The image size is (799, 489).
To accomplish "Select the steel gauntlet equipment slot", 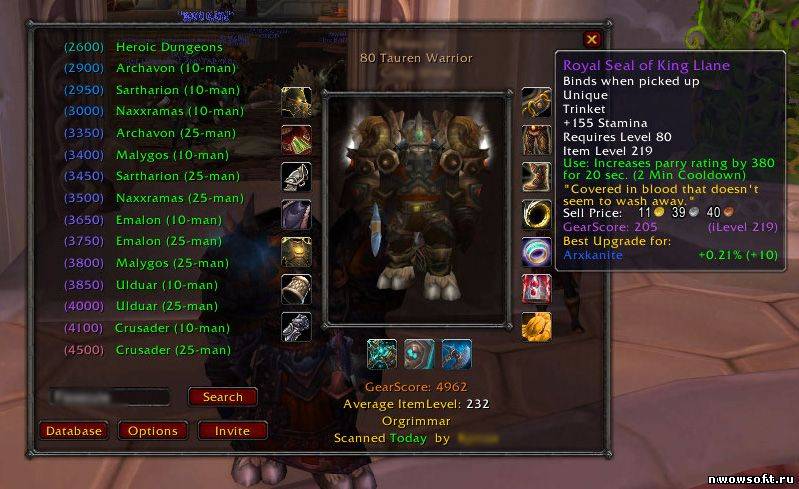I will [296, 326].
